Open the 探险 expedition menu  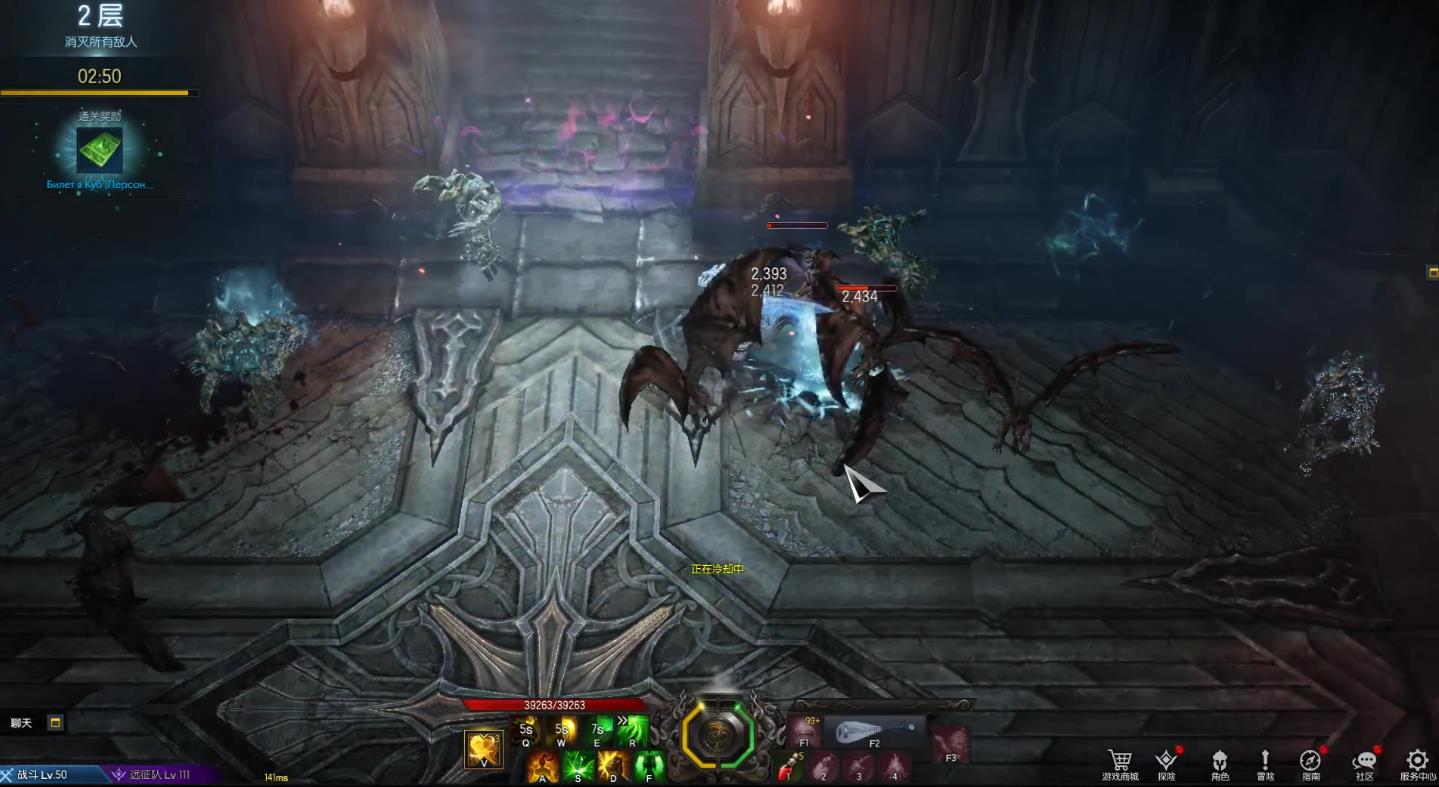[x=1166, y=761]
